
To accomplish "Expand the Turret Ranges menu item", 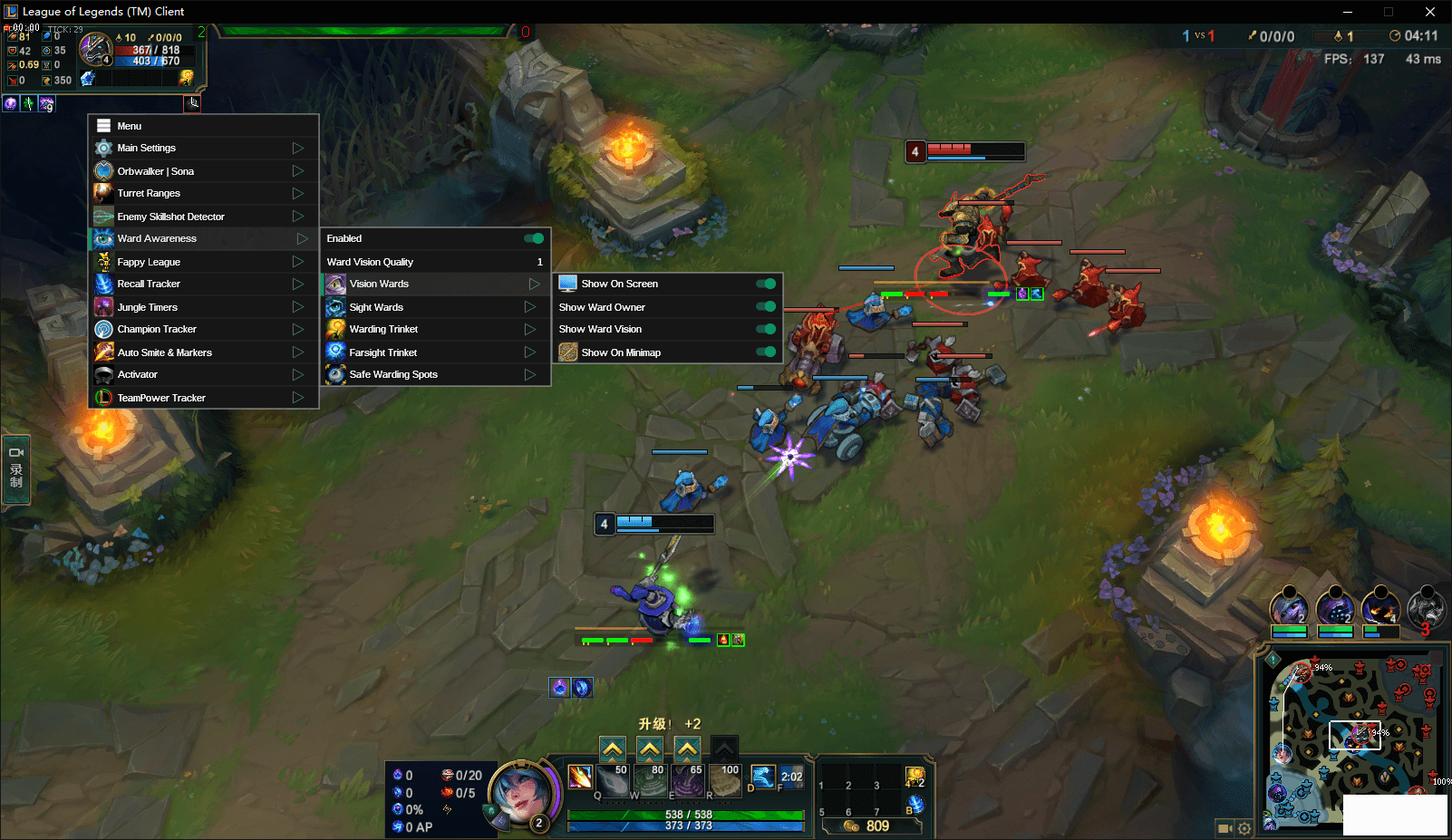I will coord(203,193).
